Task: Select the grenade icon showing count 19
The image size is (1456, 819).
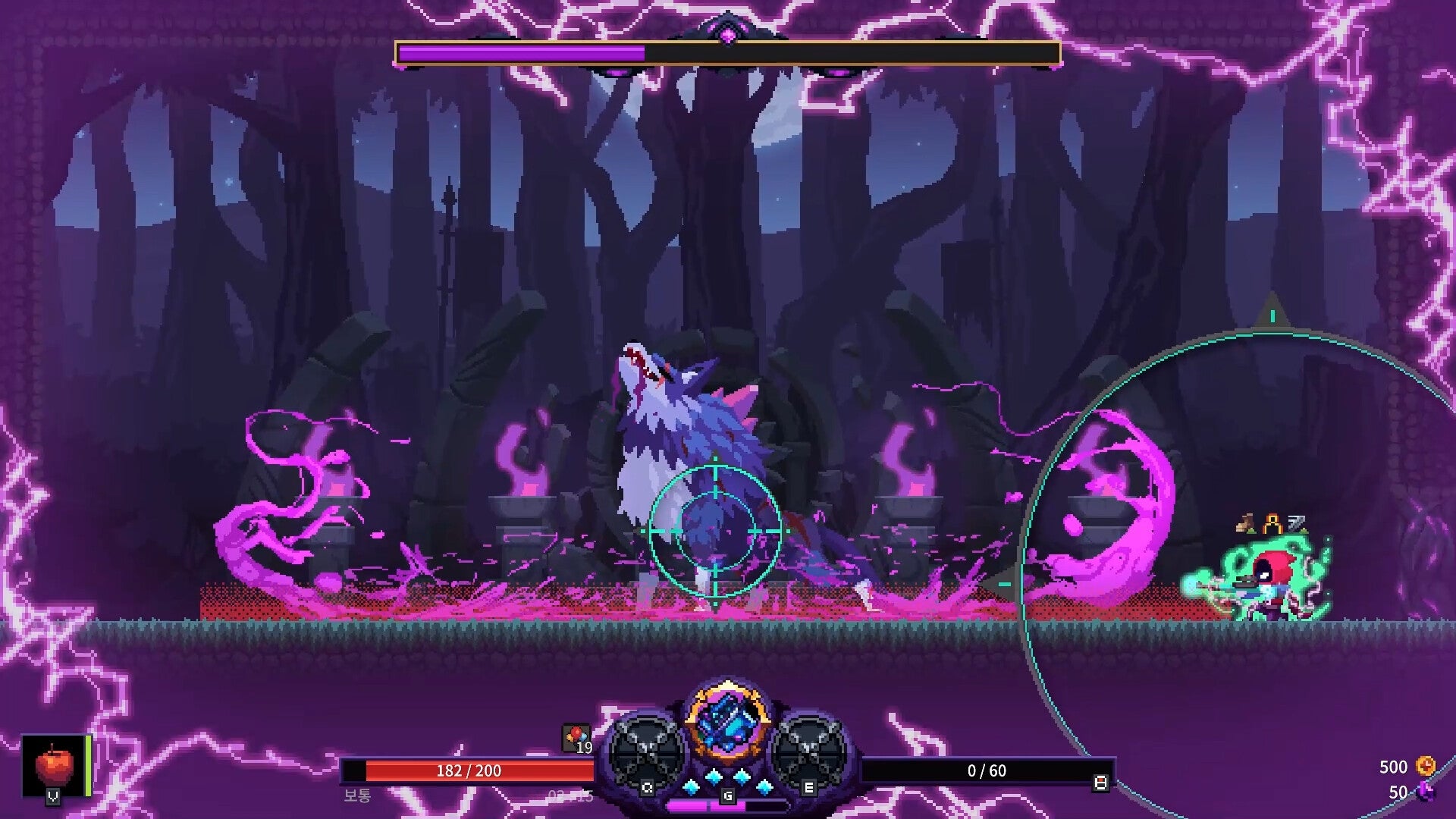Action: (x=578, y=736)
